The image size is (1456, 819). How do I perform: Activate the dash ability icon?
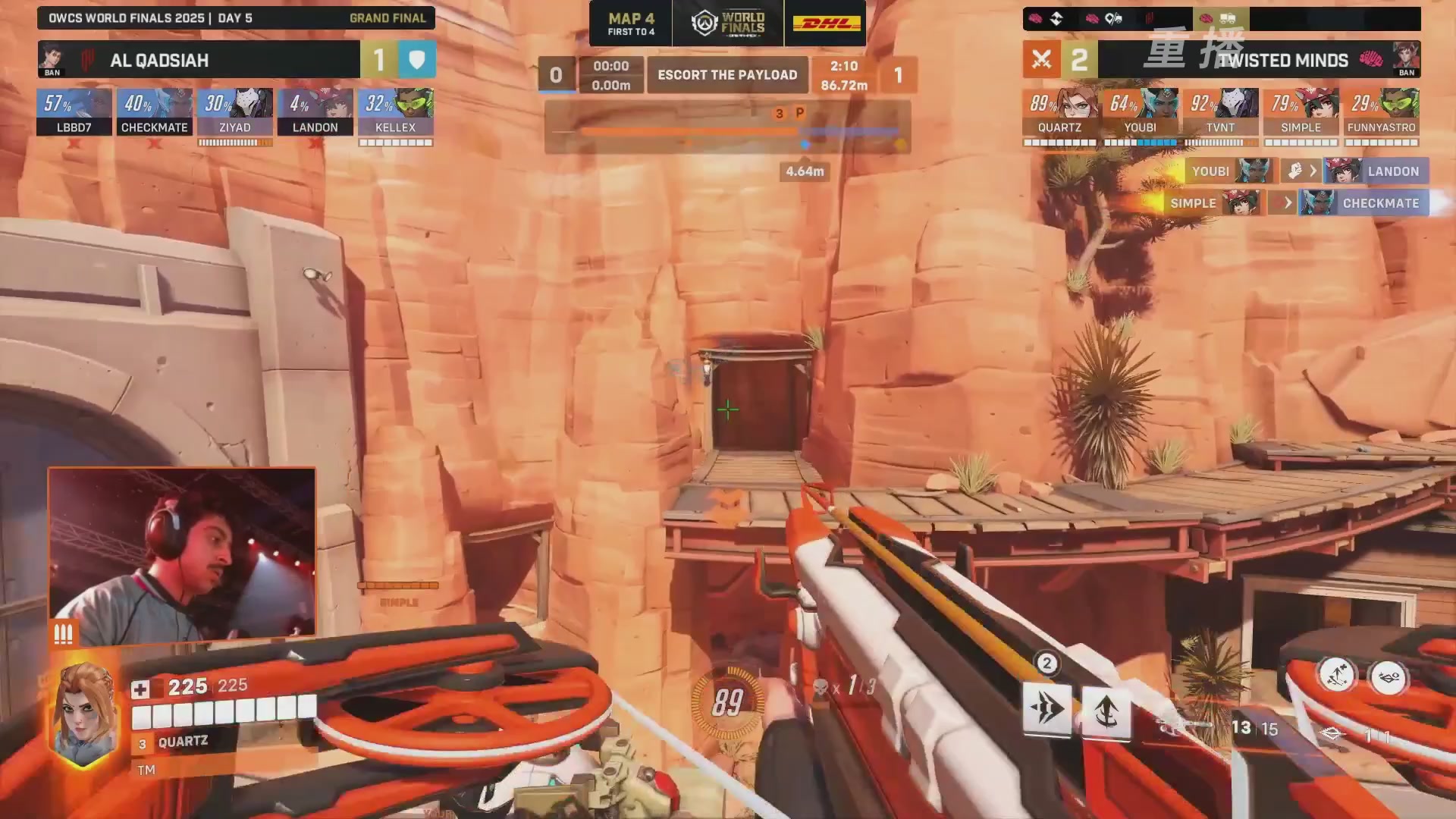tap(1046, 710)
